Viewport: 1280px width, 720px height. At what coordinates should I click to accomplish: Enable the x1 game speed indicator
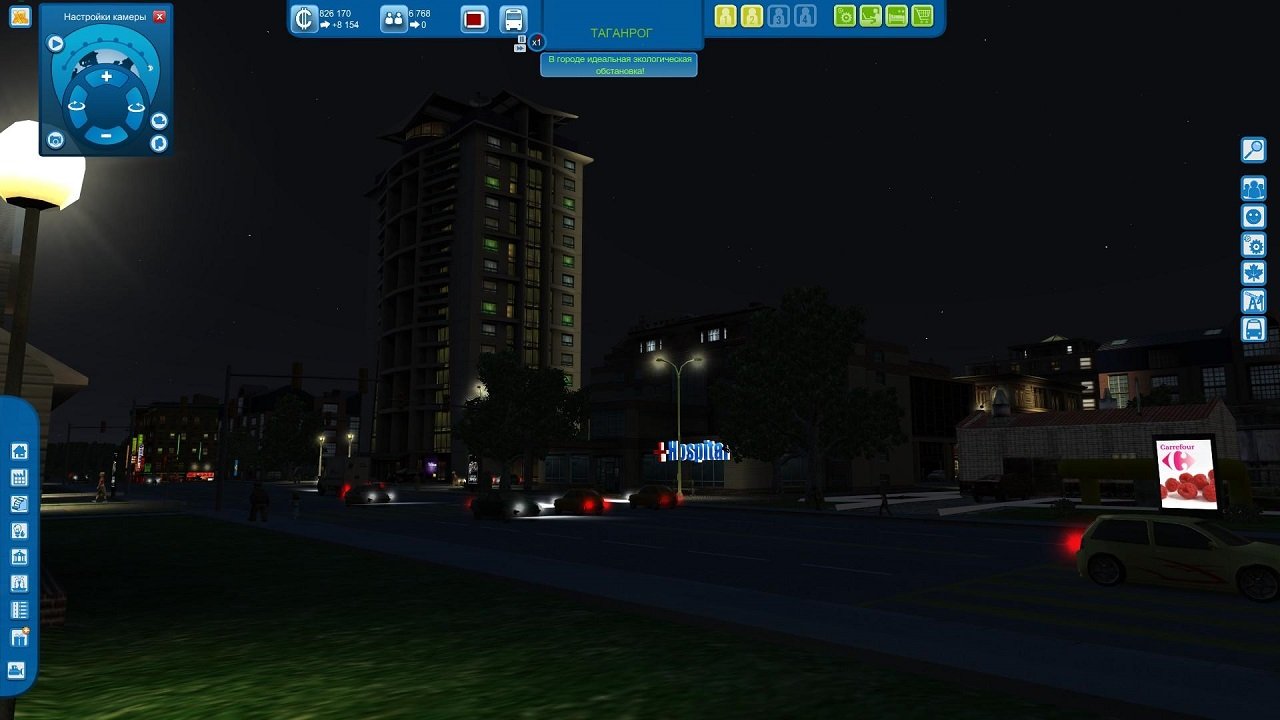537,41
